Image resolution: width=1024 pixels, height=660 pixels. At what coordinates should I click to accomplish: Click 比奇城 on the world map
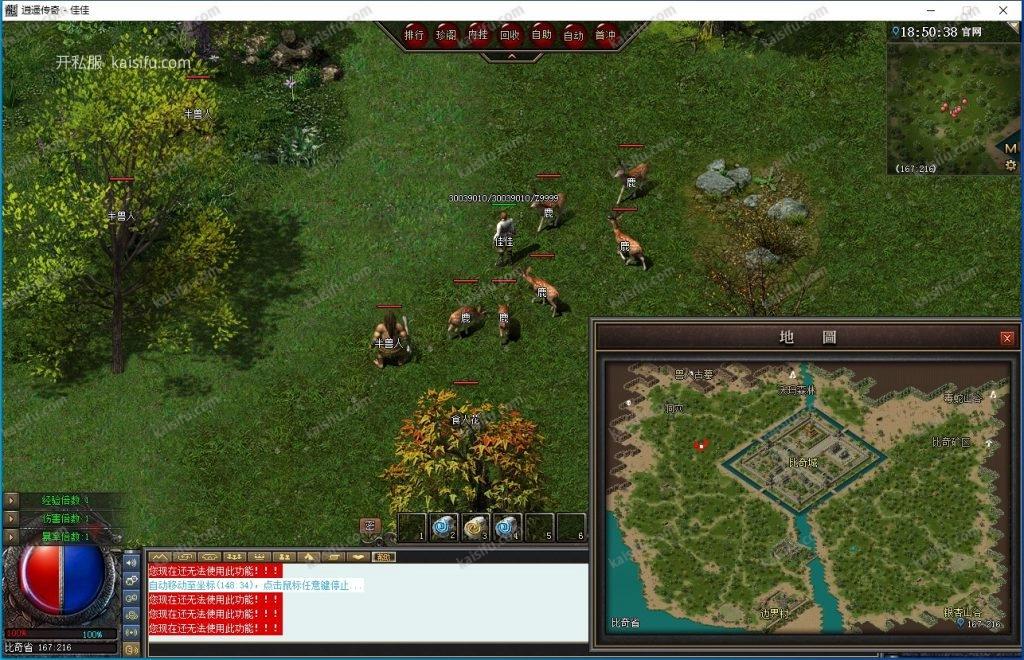(802, 462)
